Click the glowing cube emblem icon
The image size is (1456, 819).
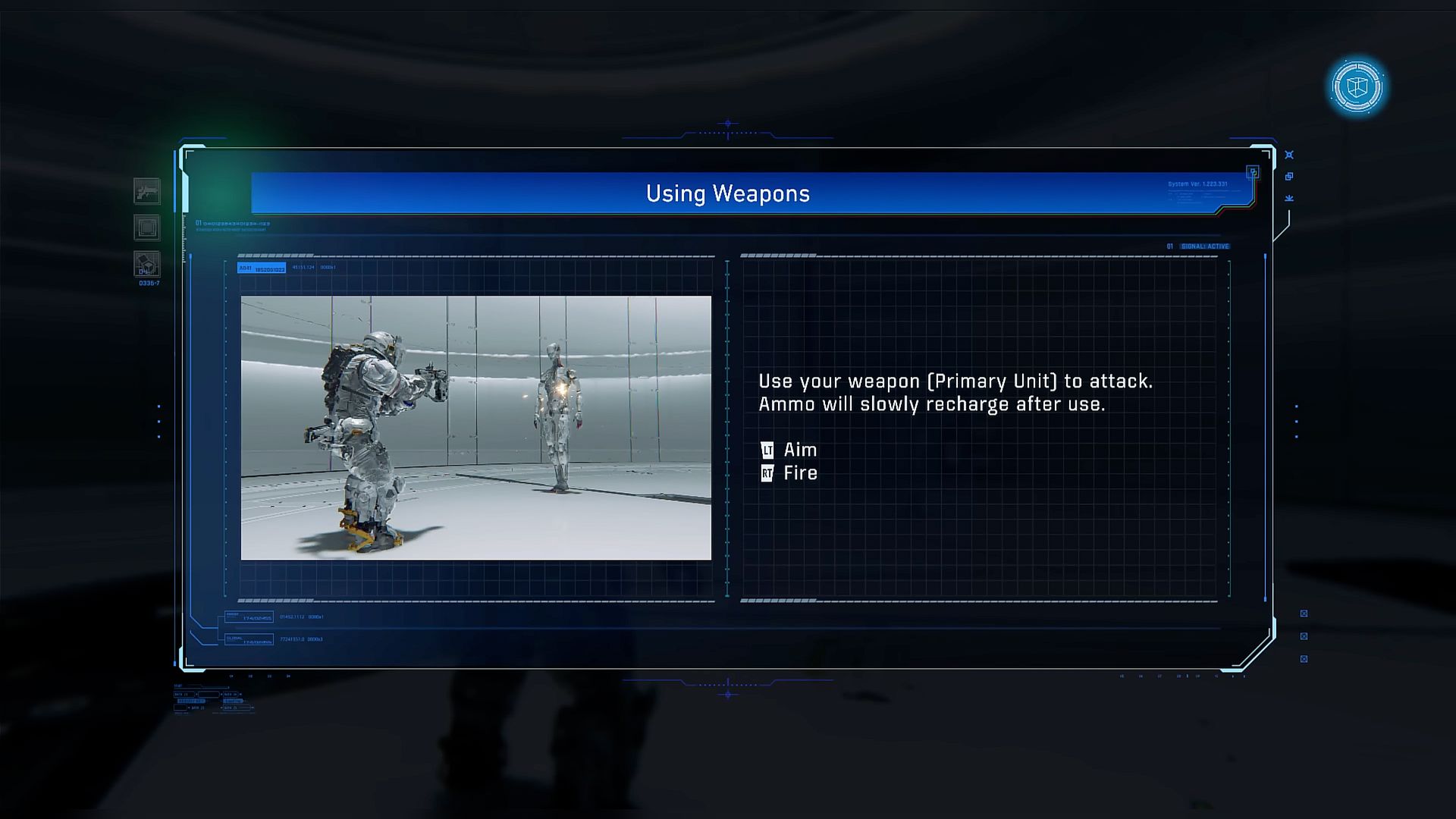[1357, 86]
